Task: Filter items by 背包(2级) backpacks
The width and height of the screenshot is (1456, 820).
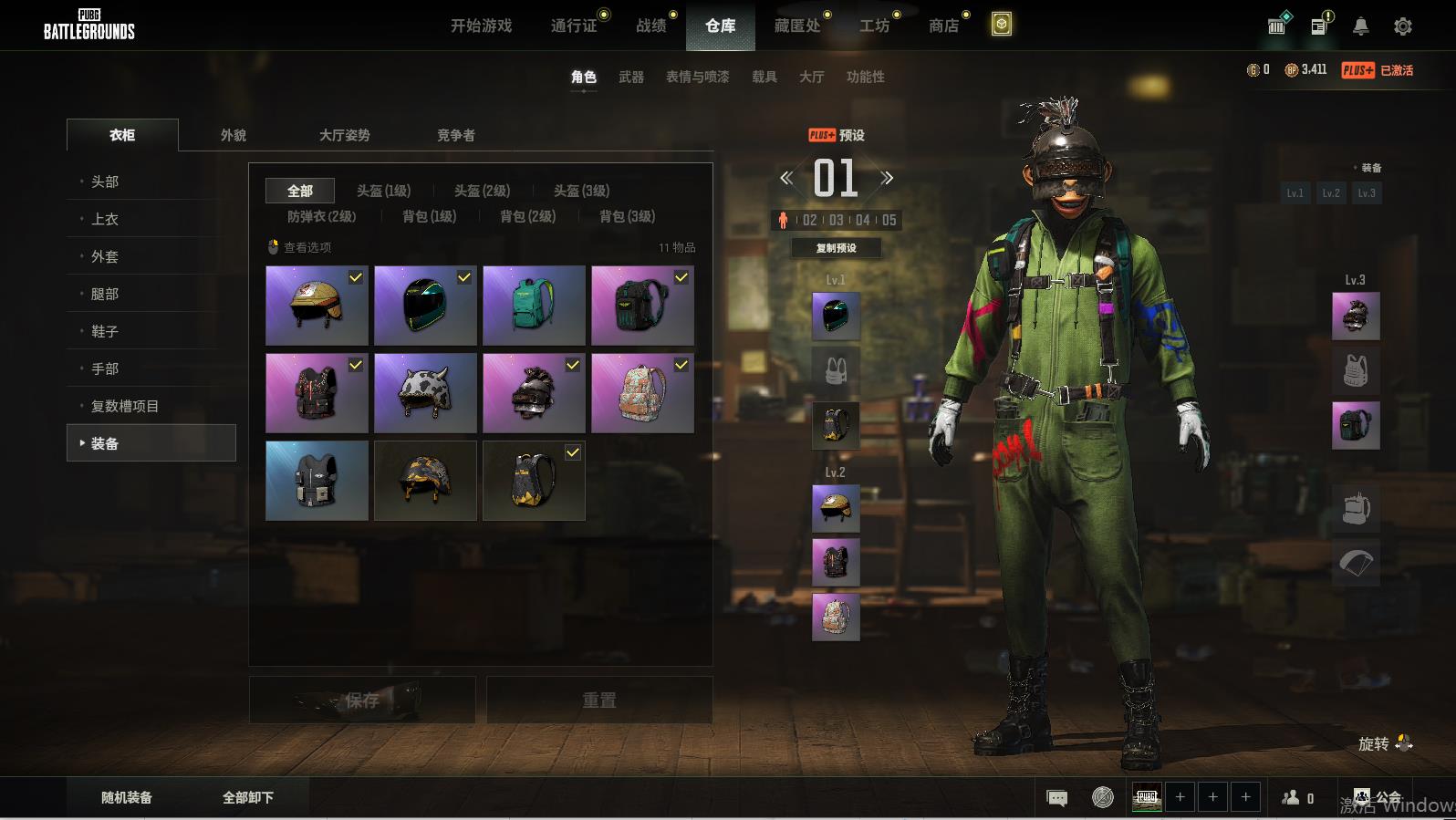Action: pos(527,216)
